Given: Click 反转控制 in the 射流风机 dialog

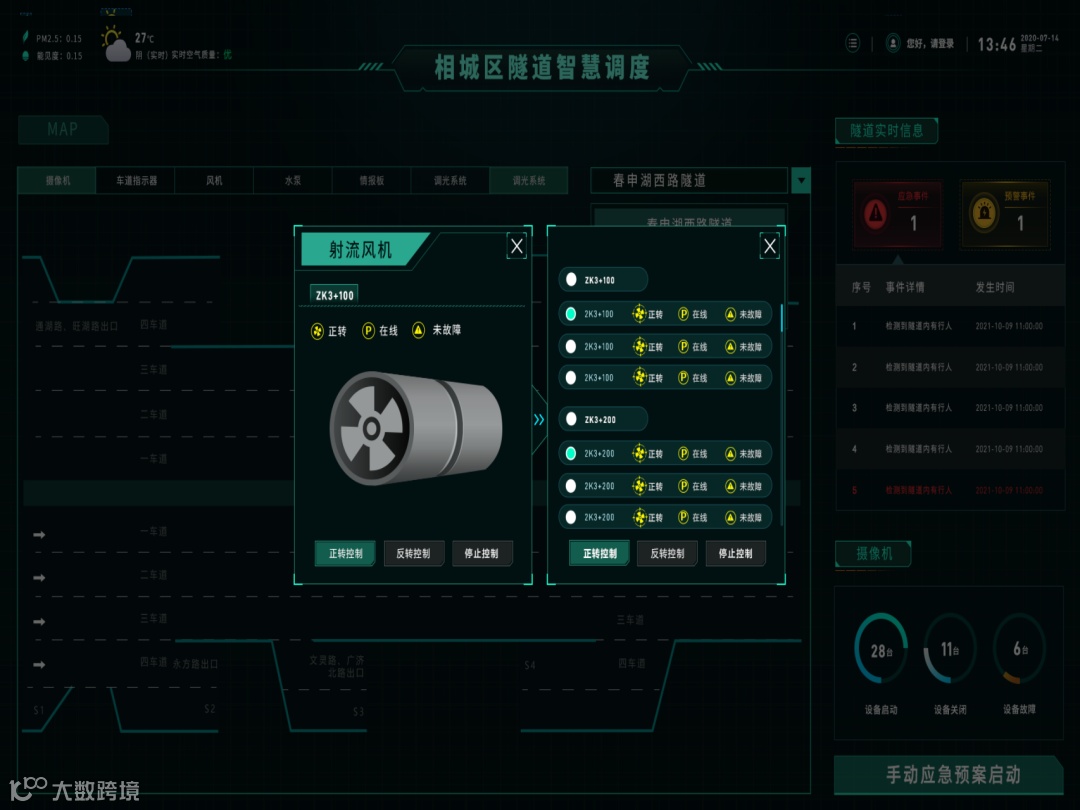Looking at the screenshot, I should 413,553.
